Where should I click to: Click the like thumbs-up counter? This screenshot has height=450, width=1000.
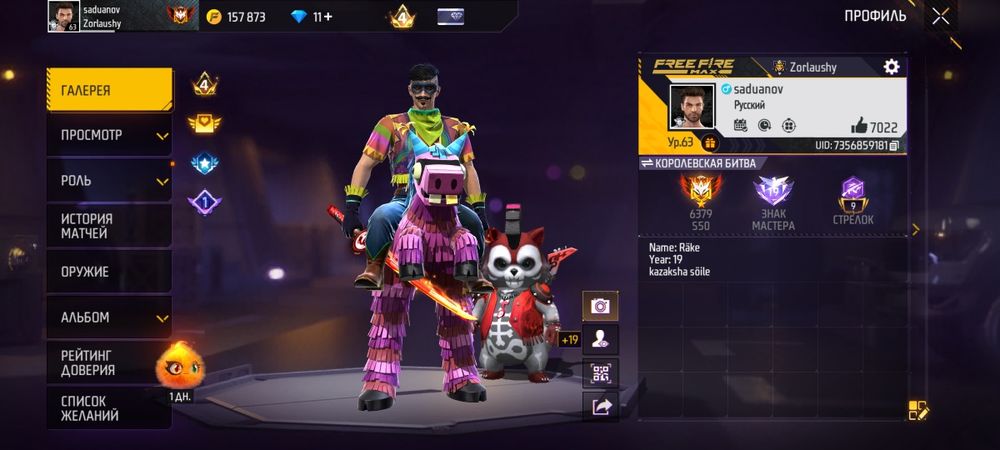(x=876, y=126)
